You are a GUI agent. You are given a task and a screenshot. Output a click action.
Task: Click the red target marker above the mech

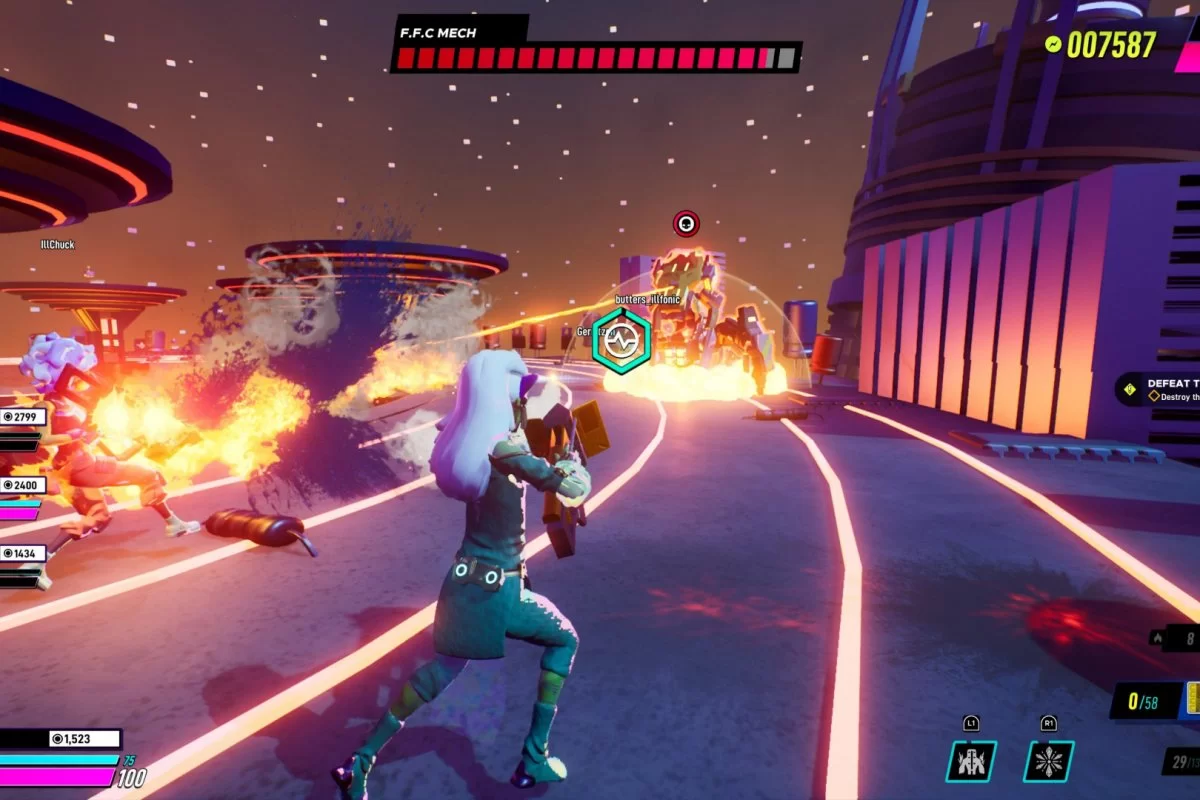(x=686, y=223)
